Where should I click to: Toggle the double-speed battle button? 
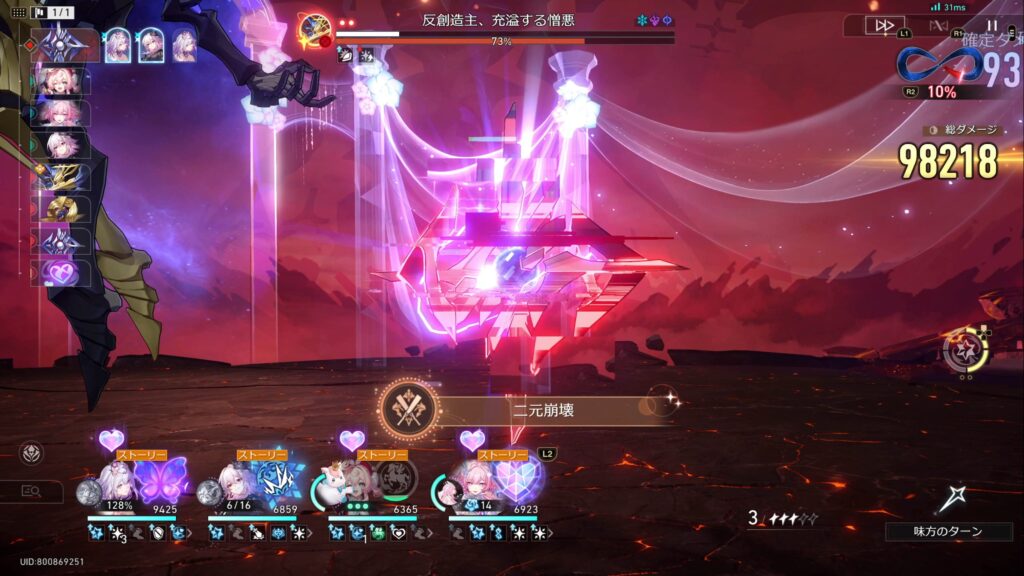click(884, 26)
